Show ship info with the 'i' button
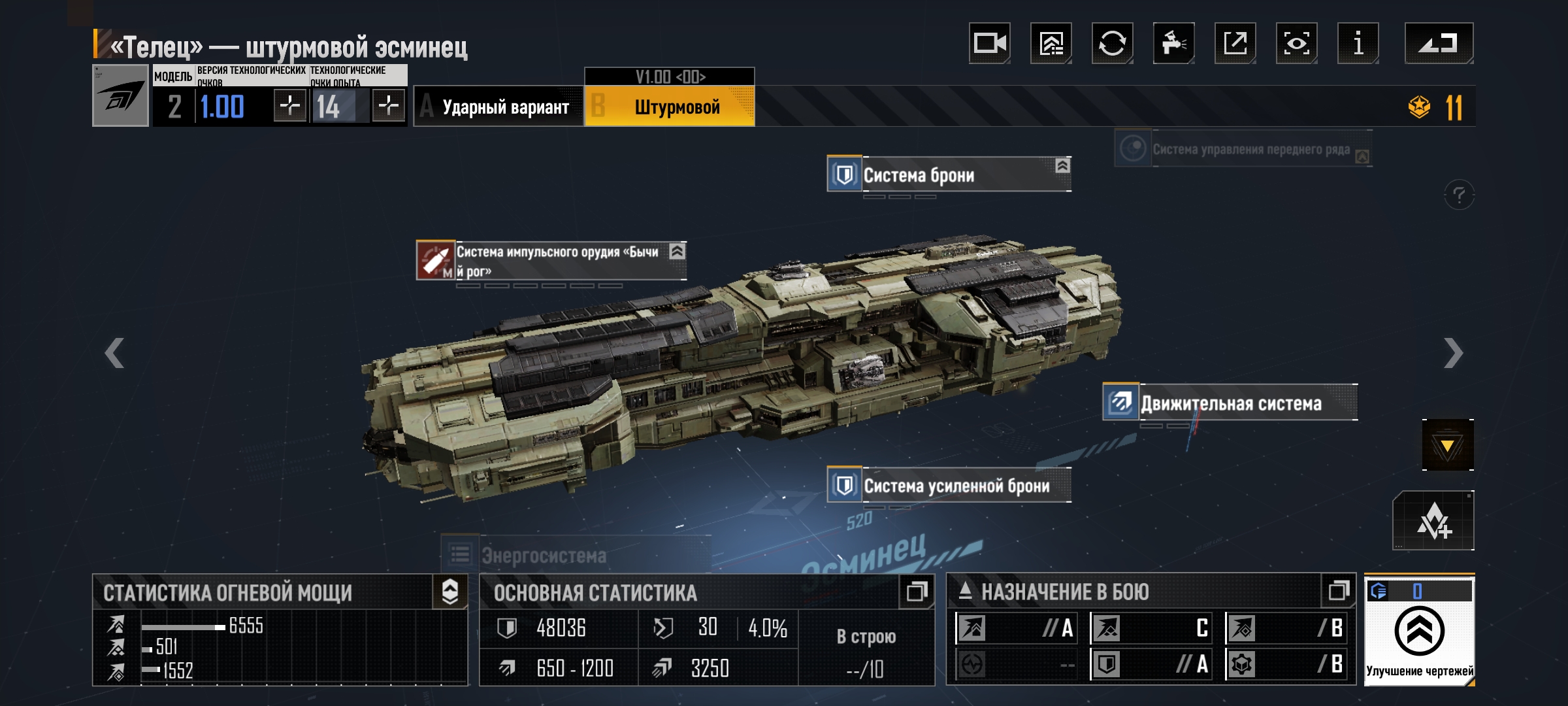This screenshot has width=1568, height=706. [1358, 43]
